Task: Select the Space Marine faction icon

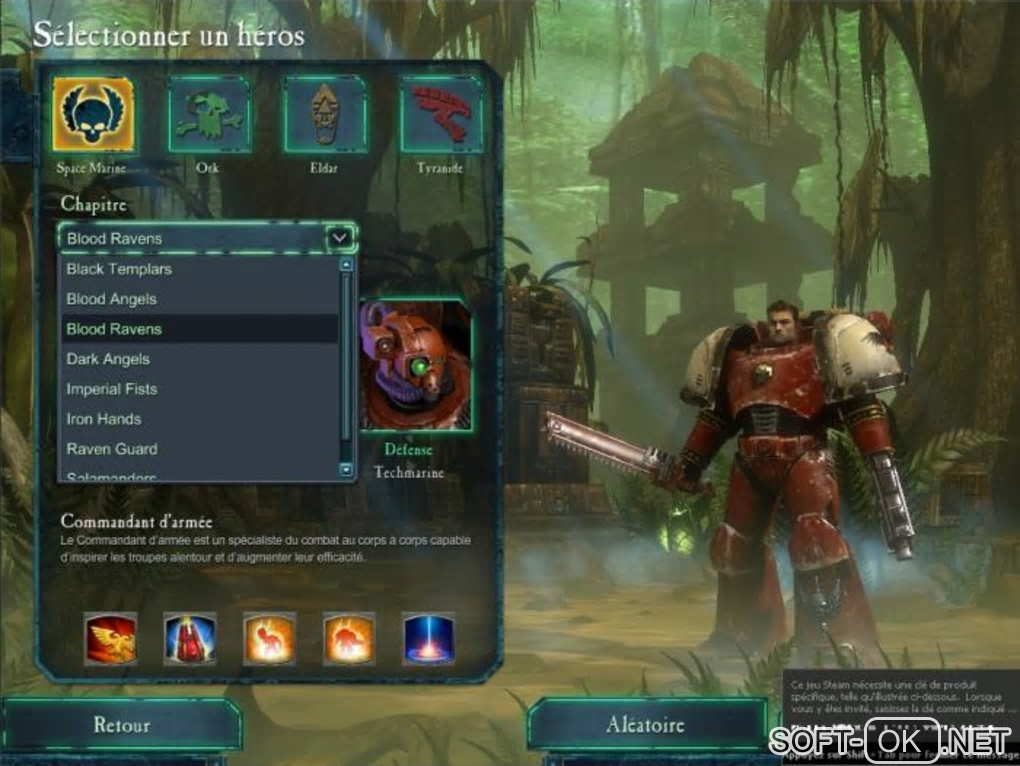Action: [x=93, y=114]
